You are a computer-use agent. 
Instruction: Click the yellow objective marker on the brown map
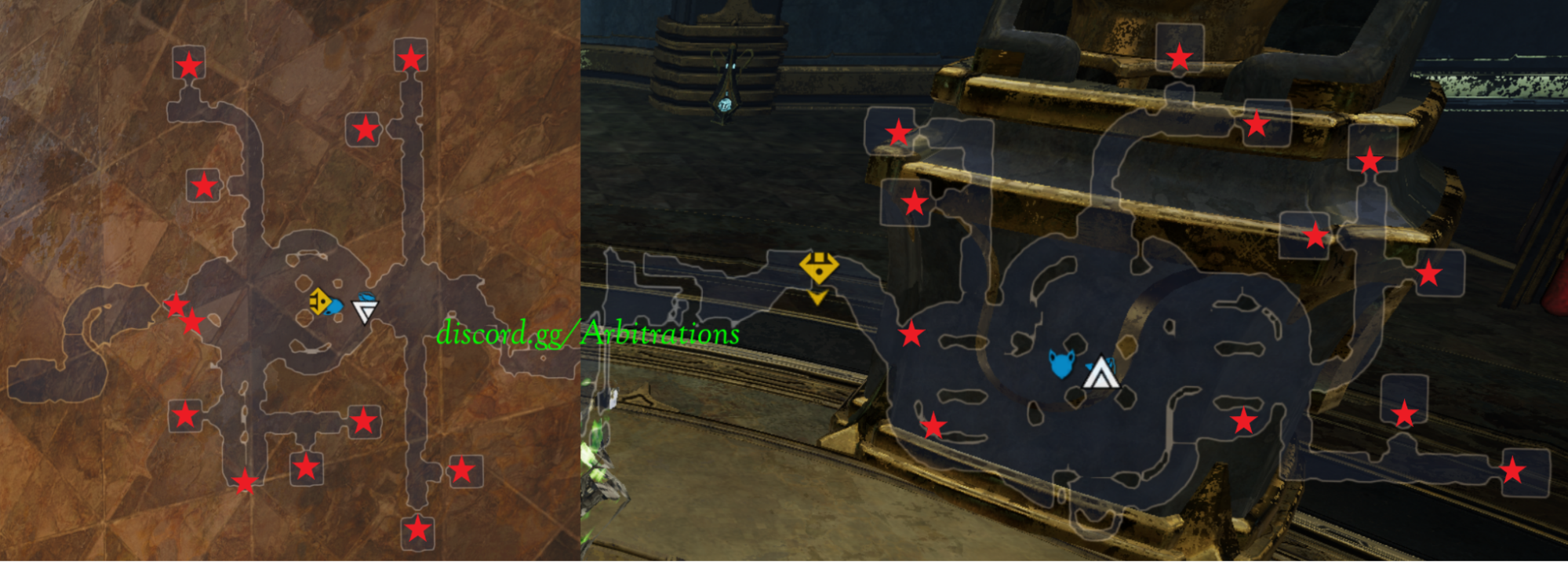click(318, 301)
